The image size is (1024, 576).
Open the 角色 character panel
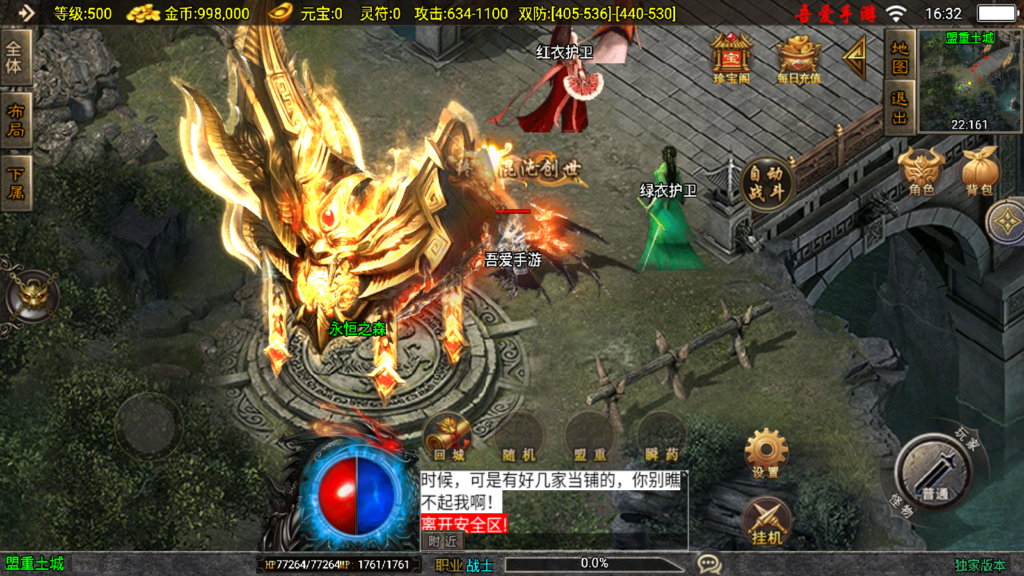(921, 172)
